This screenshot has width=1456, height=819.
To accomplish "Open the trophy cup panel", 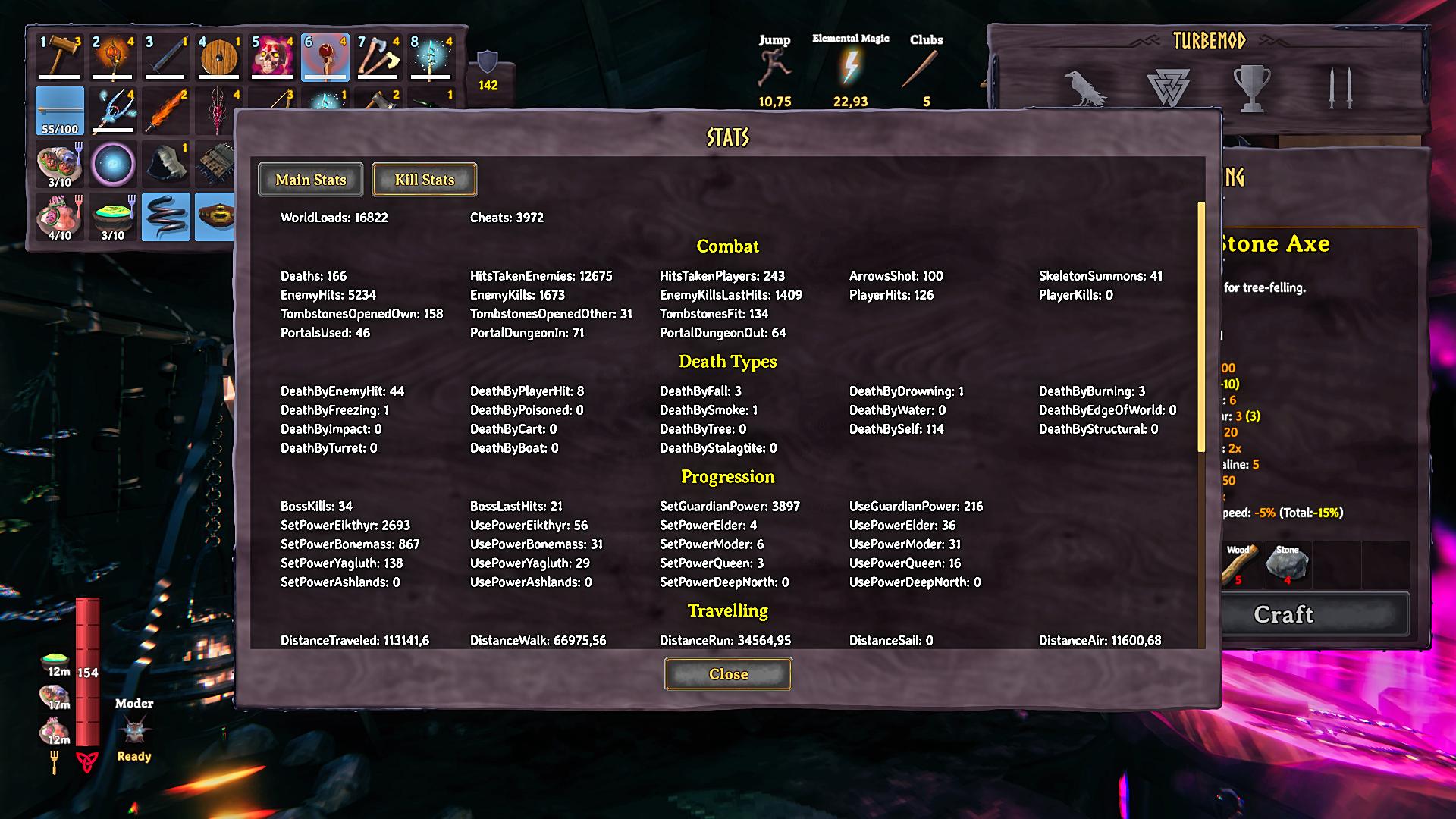I will click(1252, 88).
